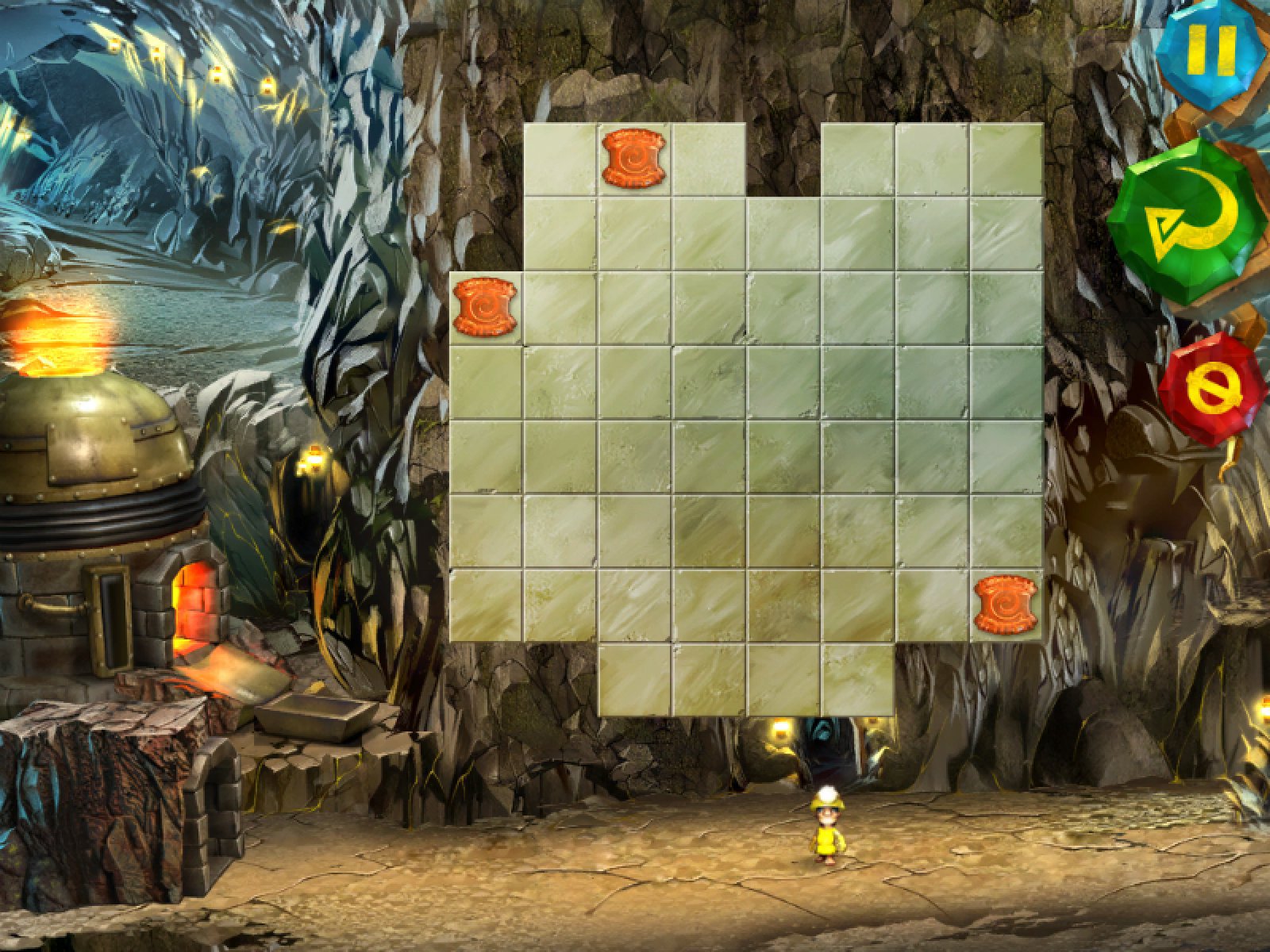Click the red gem button

click(x=1210, y=388)
